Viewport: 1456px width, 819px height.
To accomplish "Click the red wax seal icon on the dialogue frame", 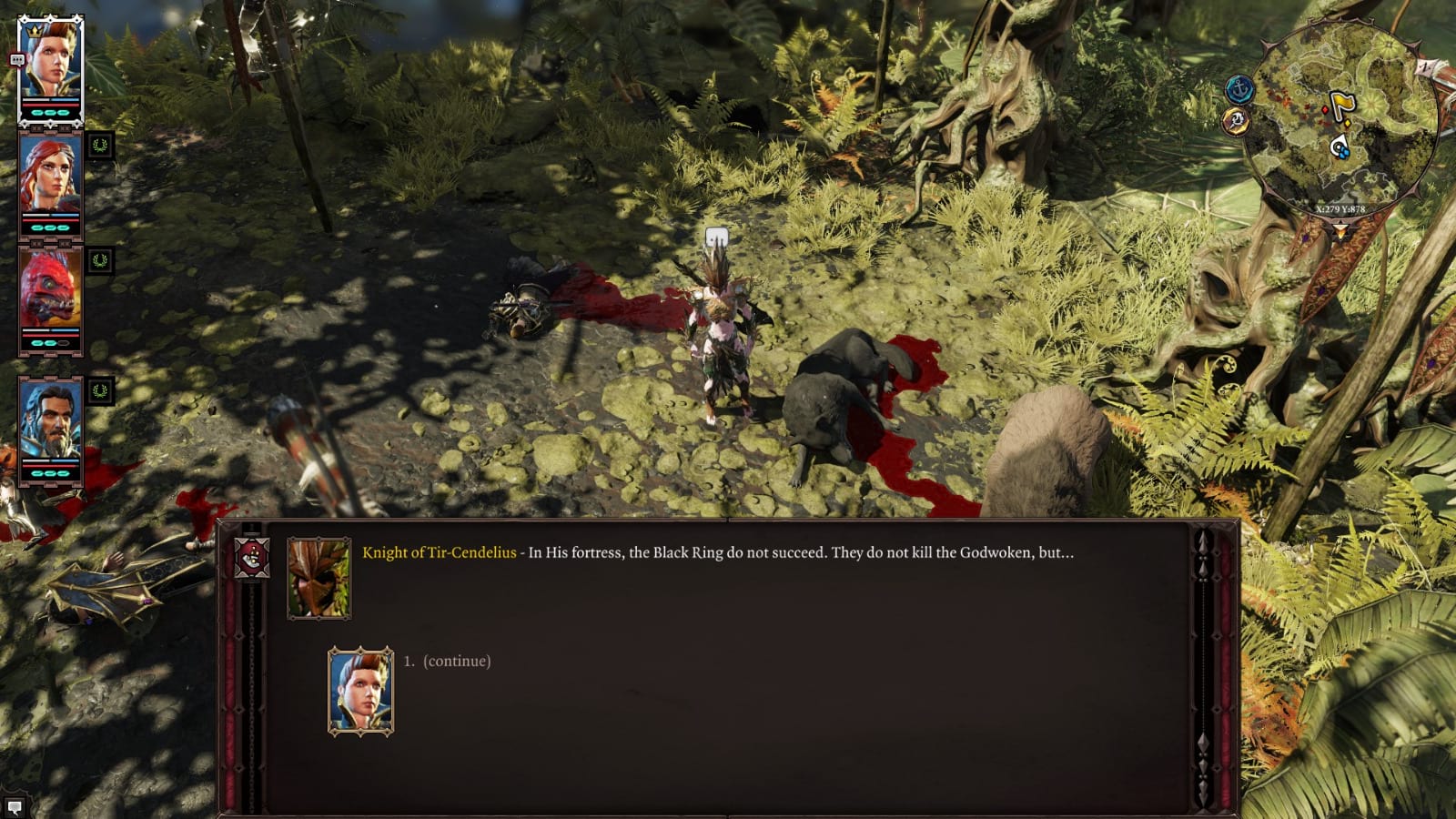I will 253,558.
